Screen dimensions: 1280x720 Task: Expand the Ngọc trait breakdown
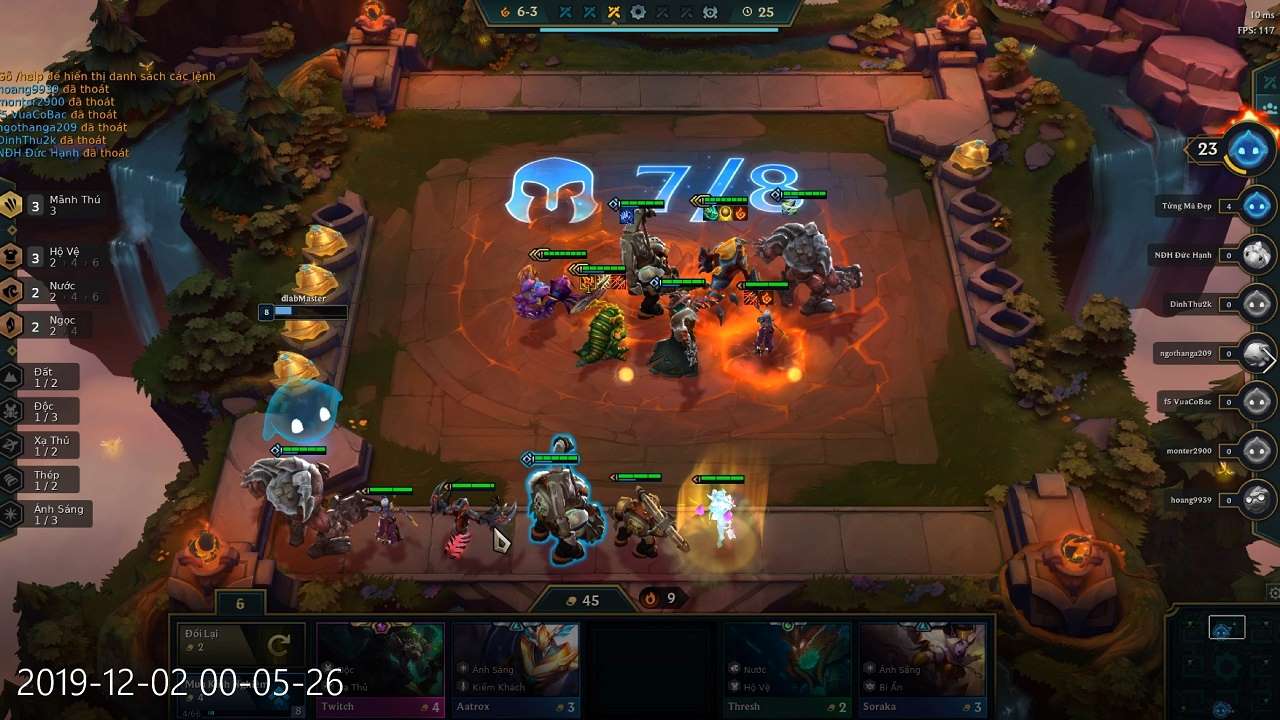tap(10, 325)
